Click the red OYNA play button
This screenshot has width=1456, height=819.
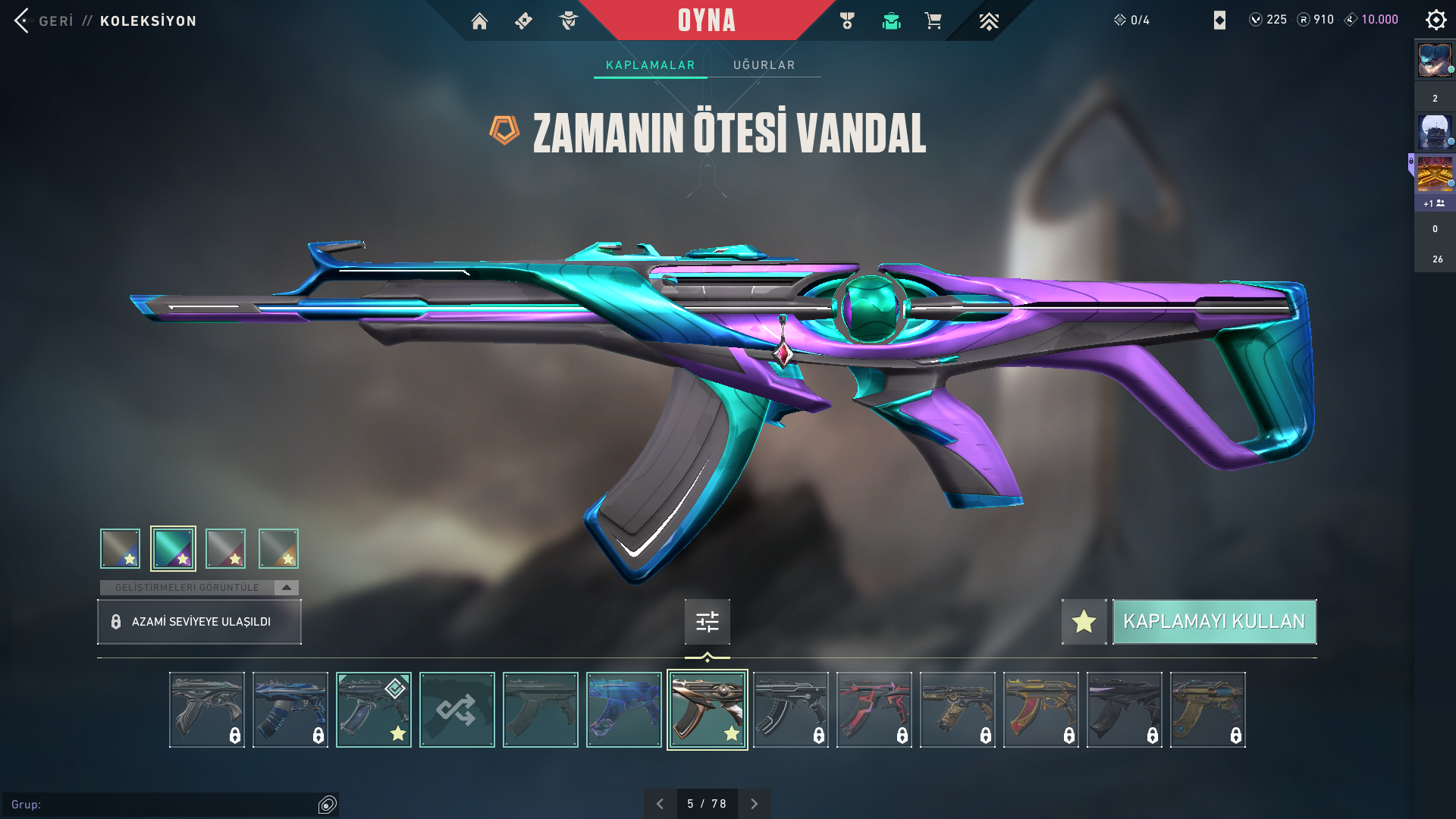click(x=706, y=20)
